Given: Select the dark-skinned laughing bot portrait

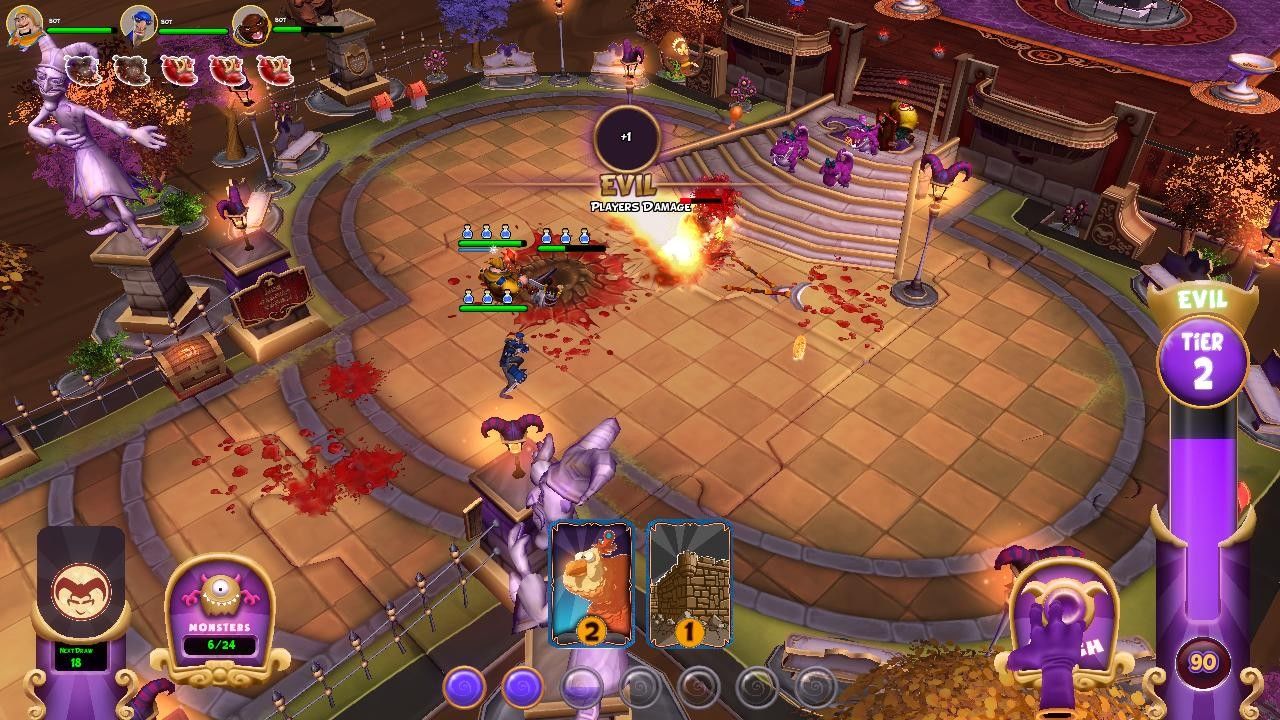Looking at the screenshot, I should coord(252,25).
